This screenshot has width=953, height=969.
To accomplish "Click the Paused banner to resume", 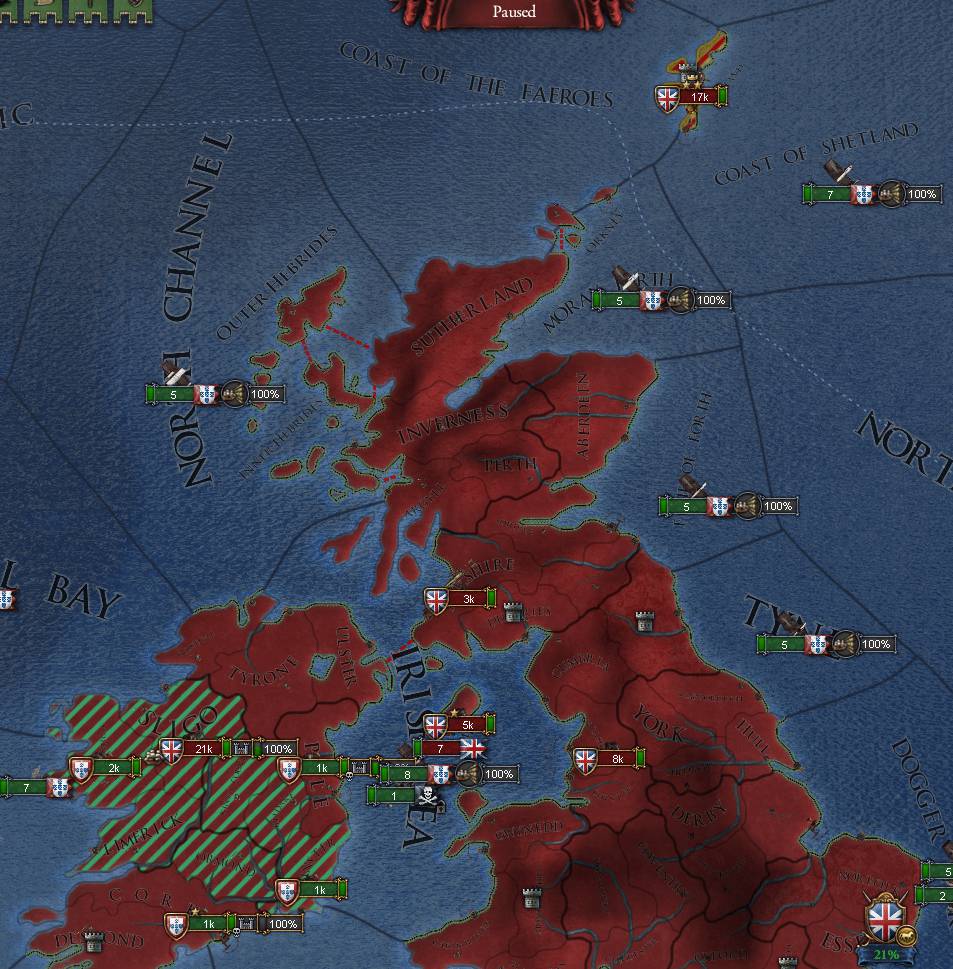I will (x=514, y=12).
